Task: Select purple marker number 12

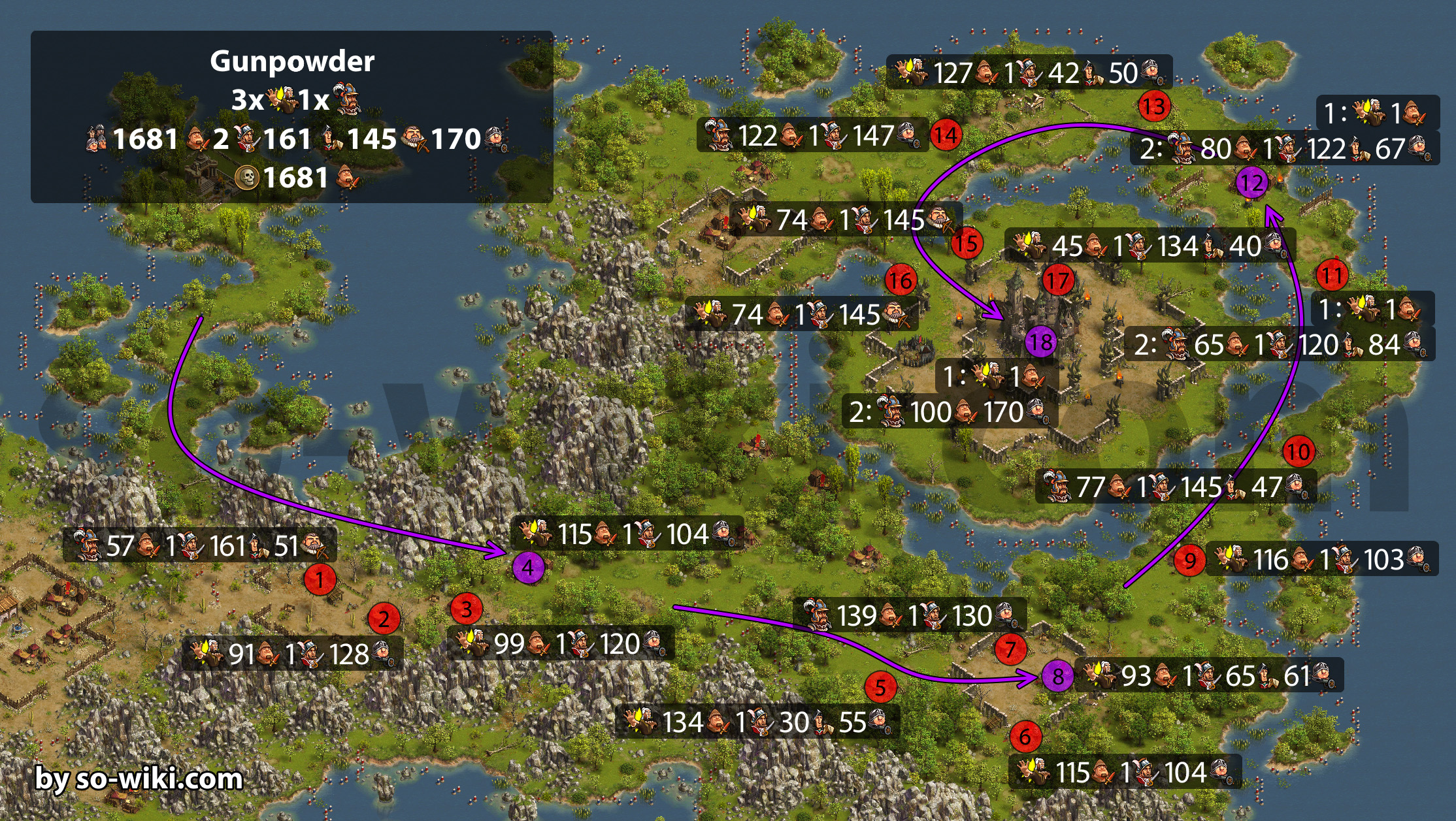Action: coord(1252,183)
